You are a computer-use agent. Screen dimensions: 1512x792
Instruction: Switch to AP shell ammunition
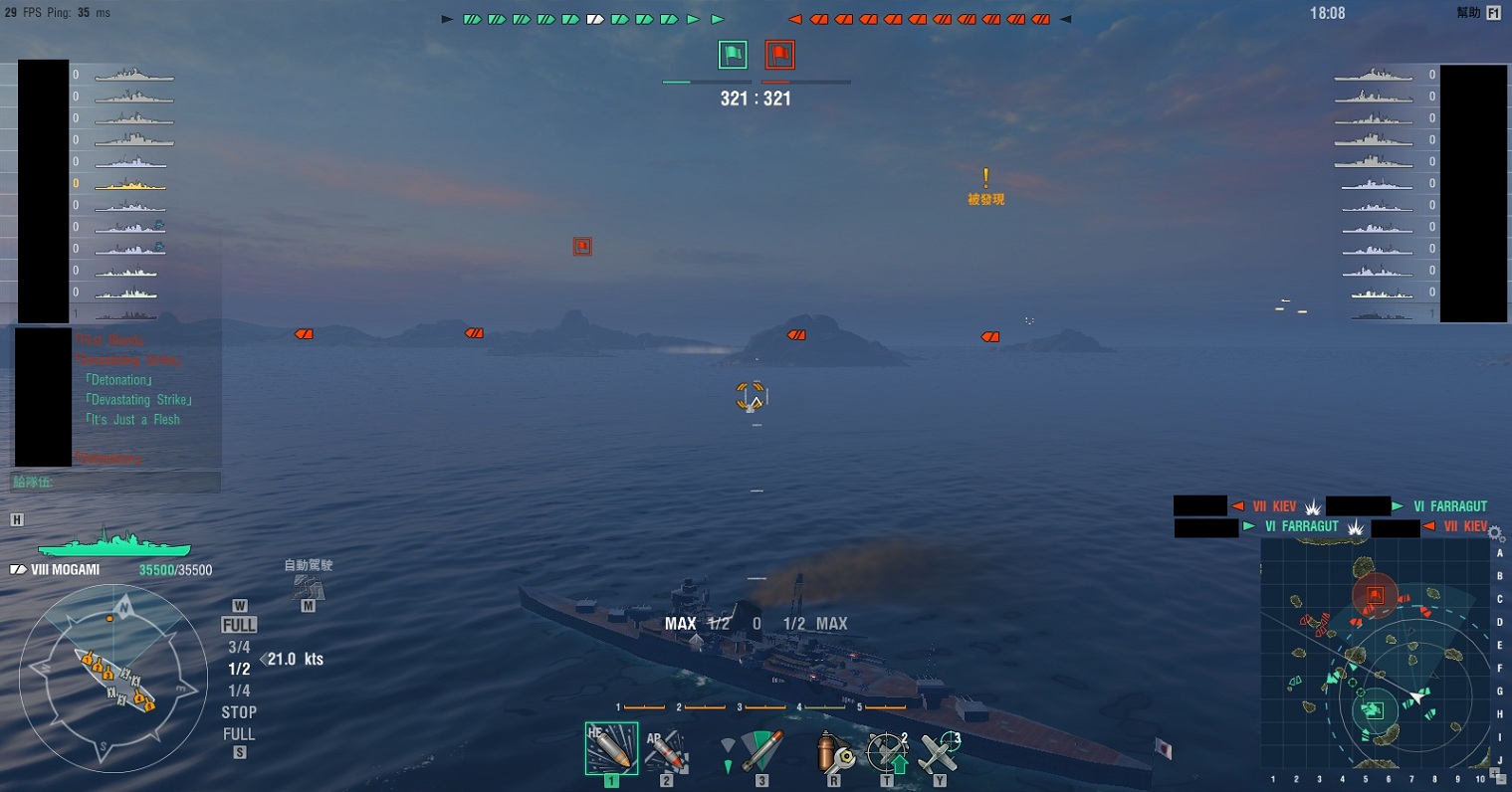pyautogui.click(x=667, y=751)
